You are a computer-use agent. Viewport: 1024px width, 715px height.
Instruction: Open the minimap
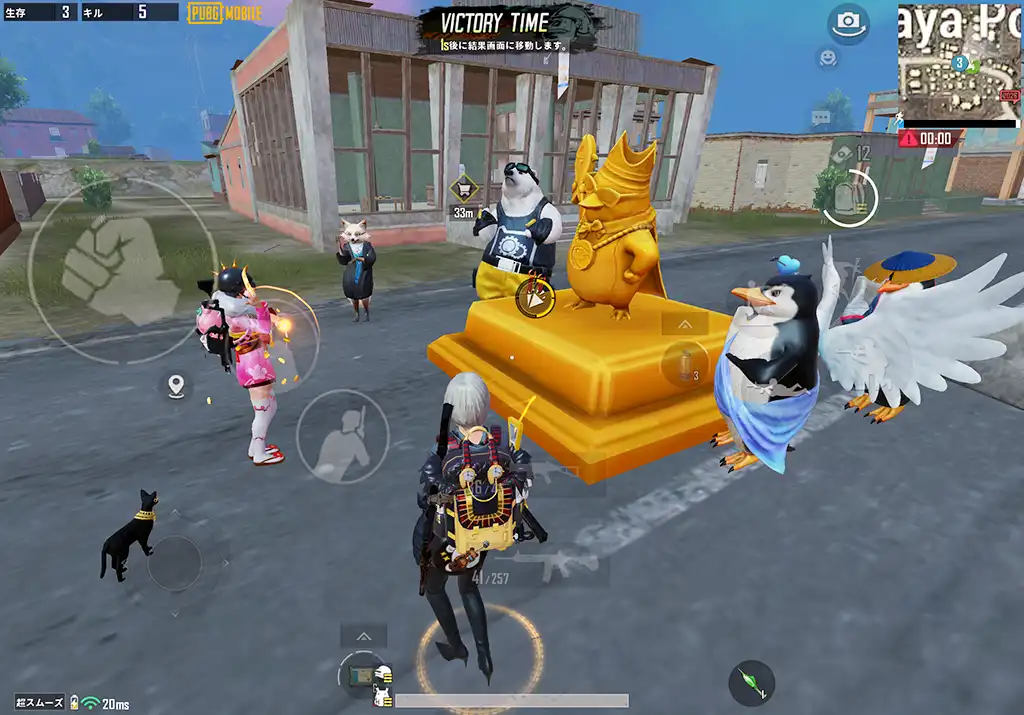[959, 62]
